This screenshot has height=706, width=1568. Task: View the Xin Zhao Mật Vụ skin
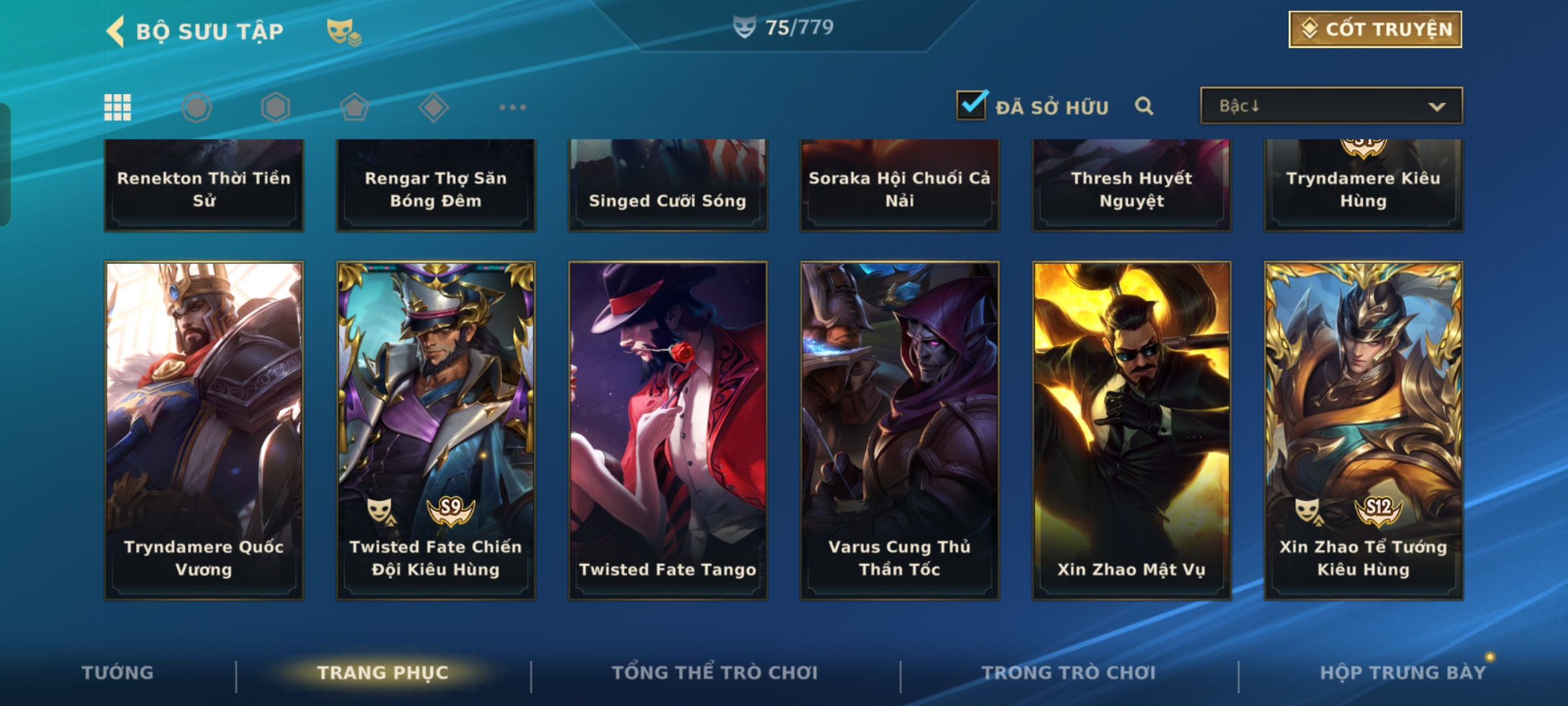(x=1132, y=430)
